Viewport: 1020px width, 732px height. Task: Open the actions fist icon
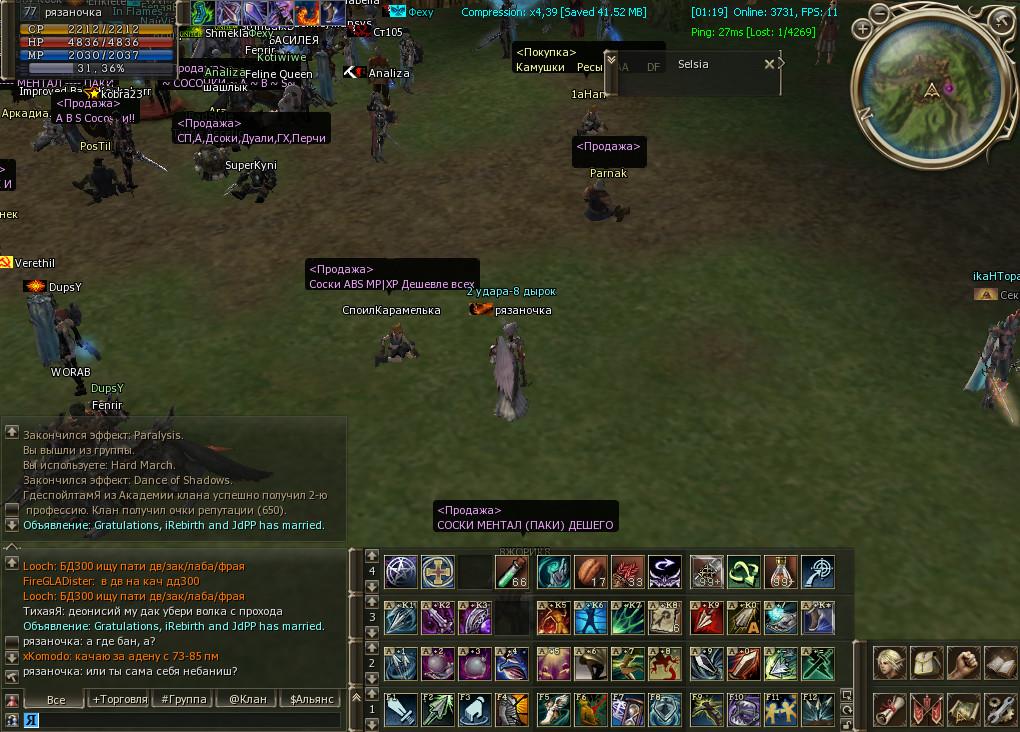(x=964, y=663)
